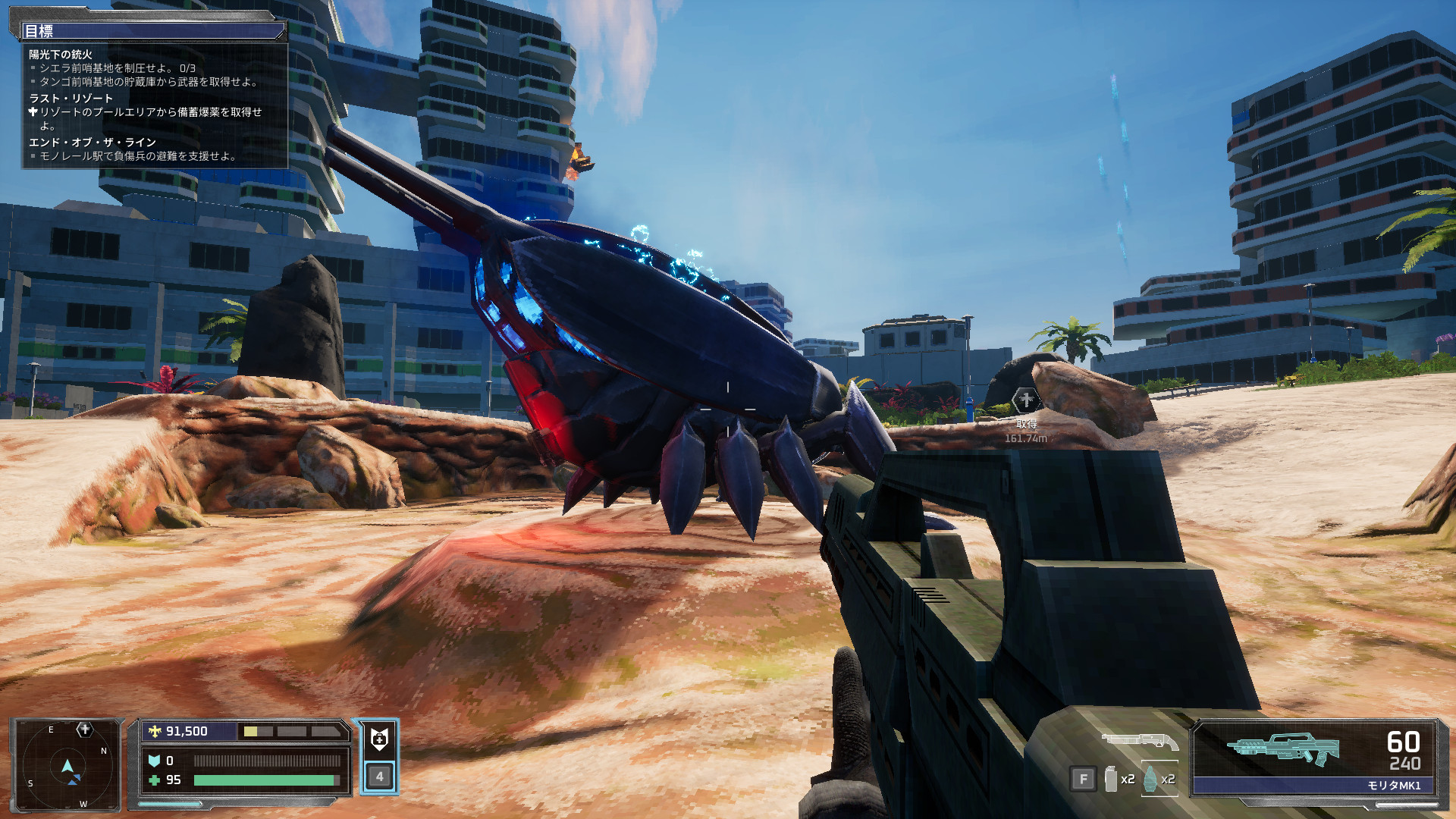
Task: Click the 取得 waypoint marker
Action: [1025, 400]
